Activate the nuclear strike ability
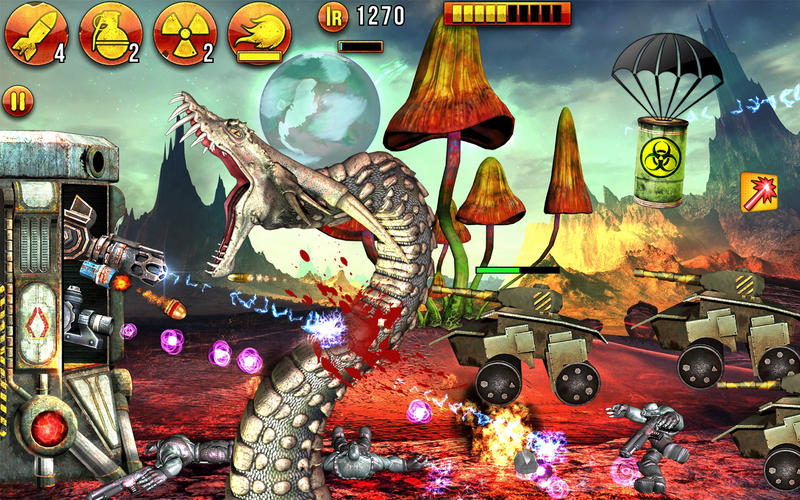 pos(184,33)
